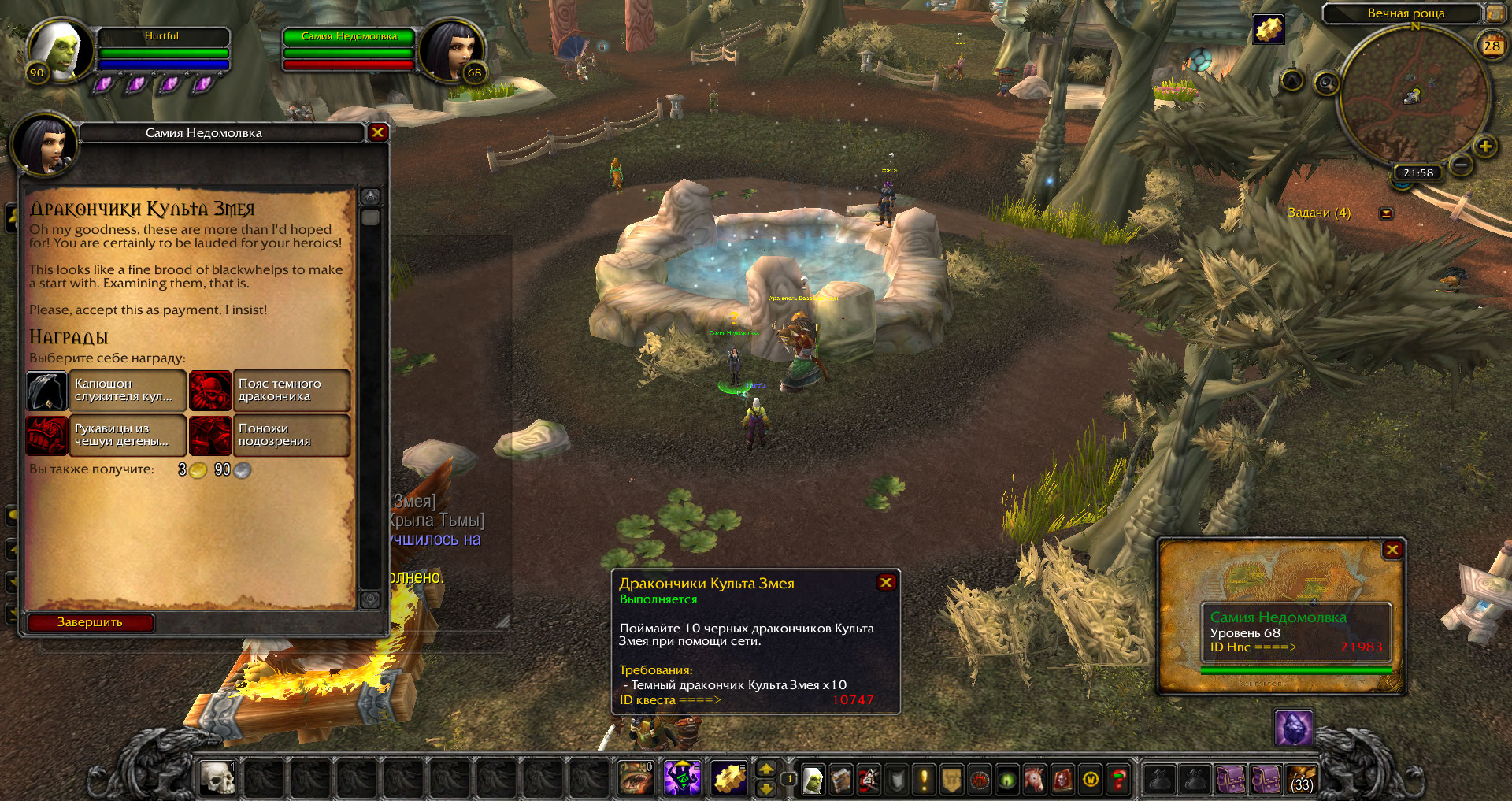Viewport: 1512px width, 801px height.
Task: Pick the Рукавицы из чешуи reward
Action: pyautogui.click(x=106, y=436)
